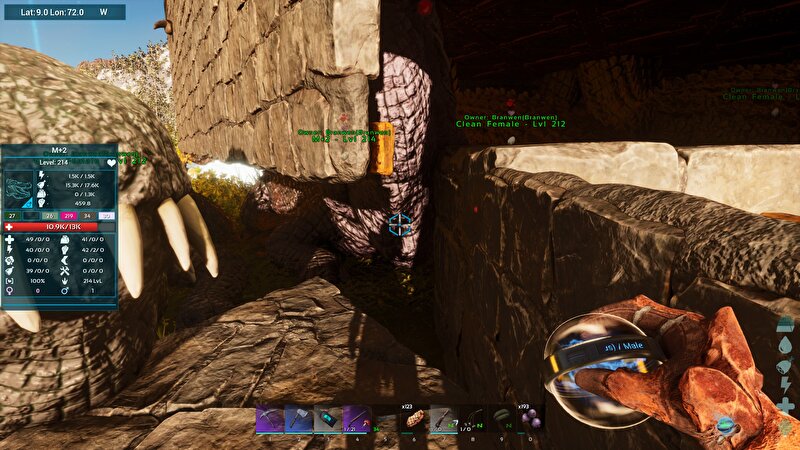Image resolution: width=800 pixels, height=450 pixels.
Task: Select the hatchet hotbar slot
Action: [299, 420]
